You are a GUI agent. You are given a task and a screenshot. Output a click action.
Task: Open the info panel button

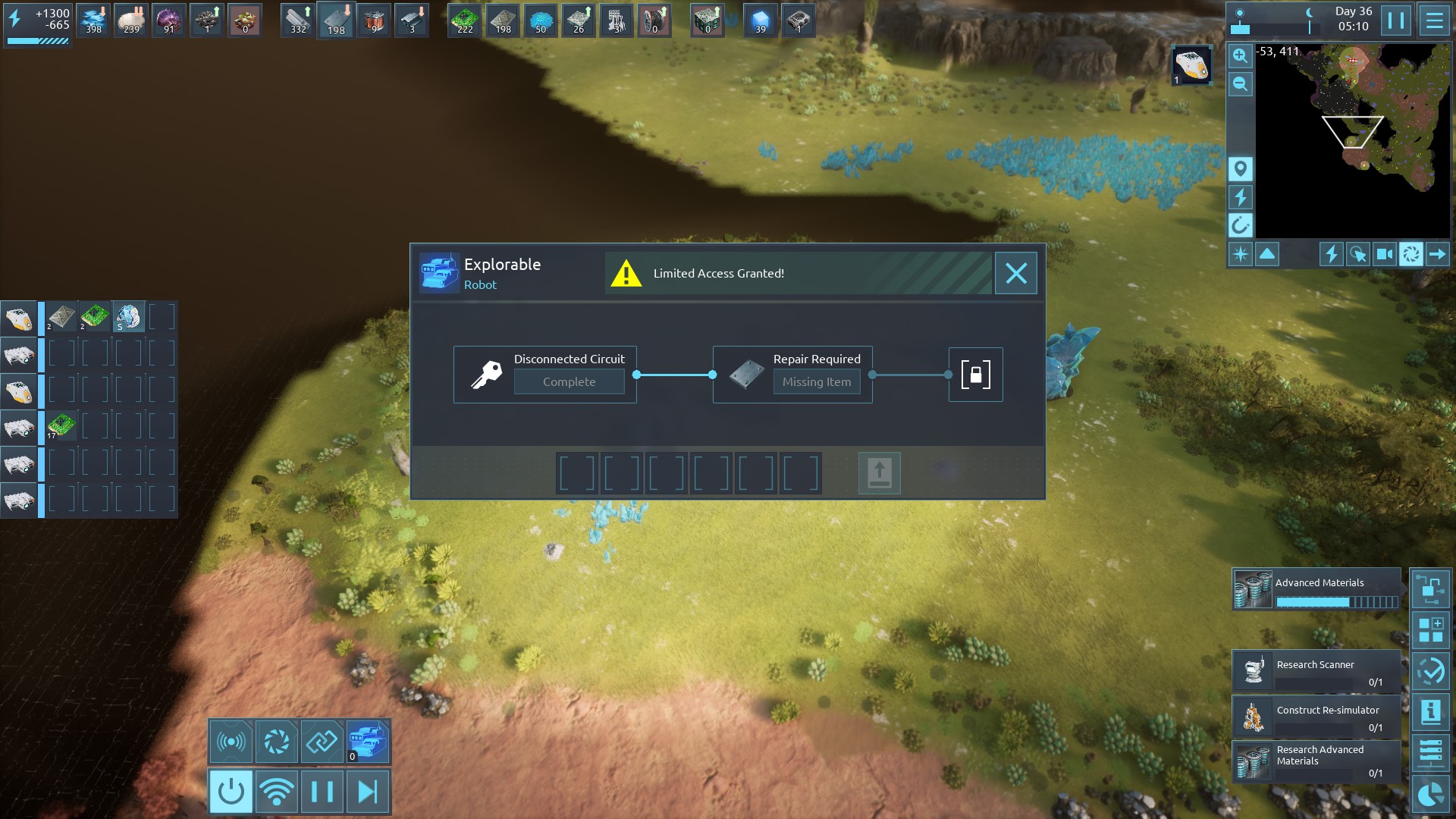[x=1430, y=712]
